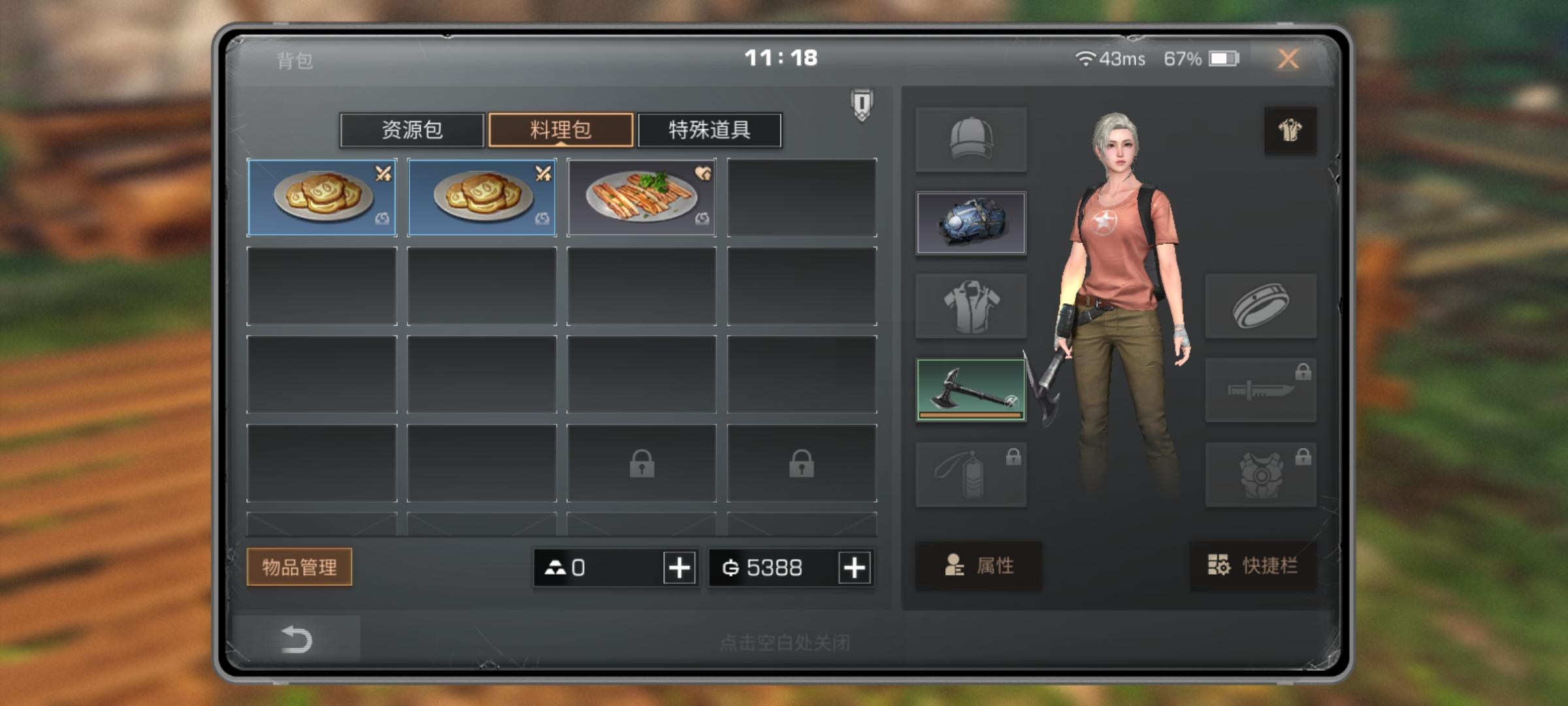
Task: Select the shirt equipment slot
Action: pos(971,306)
